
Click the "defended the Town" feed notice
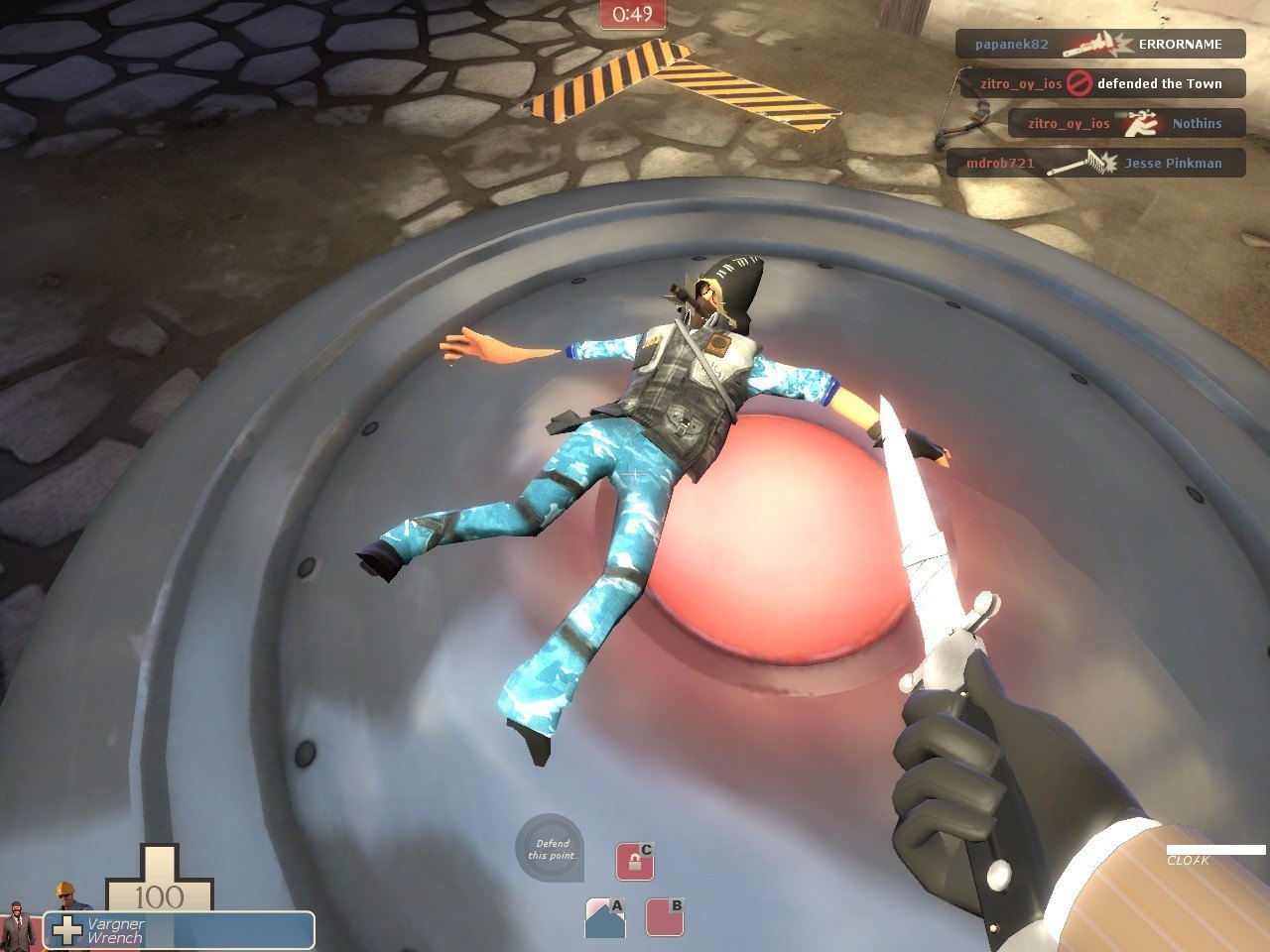click(1101, 84)
